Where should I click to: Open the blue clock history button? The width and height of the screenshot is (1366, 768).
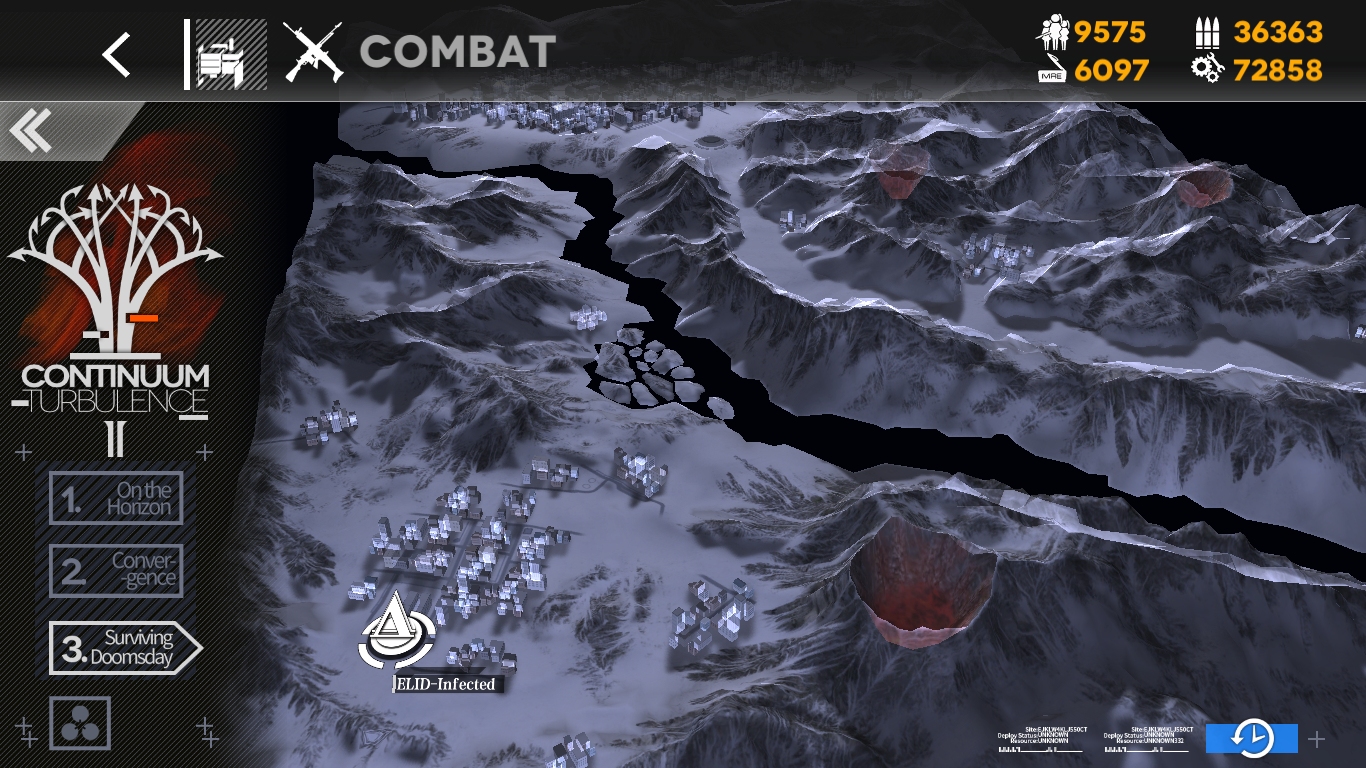[x=1251, y=738]
